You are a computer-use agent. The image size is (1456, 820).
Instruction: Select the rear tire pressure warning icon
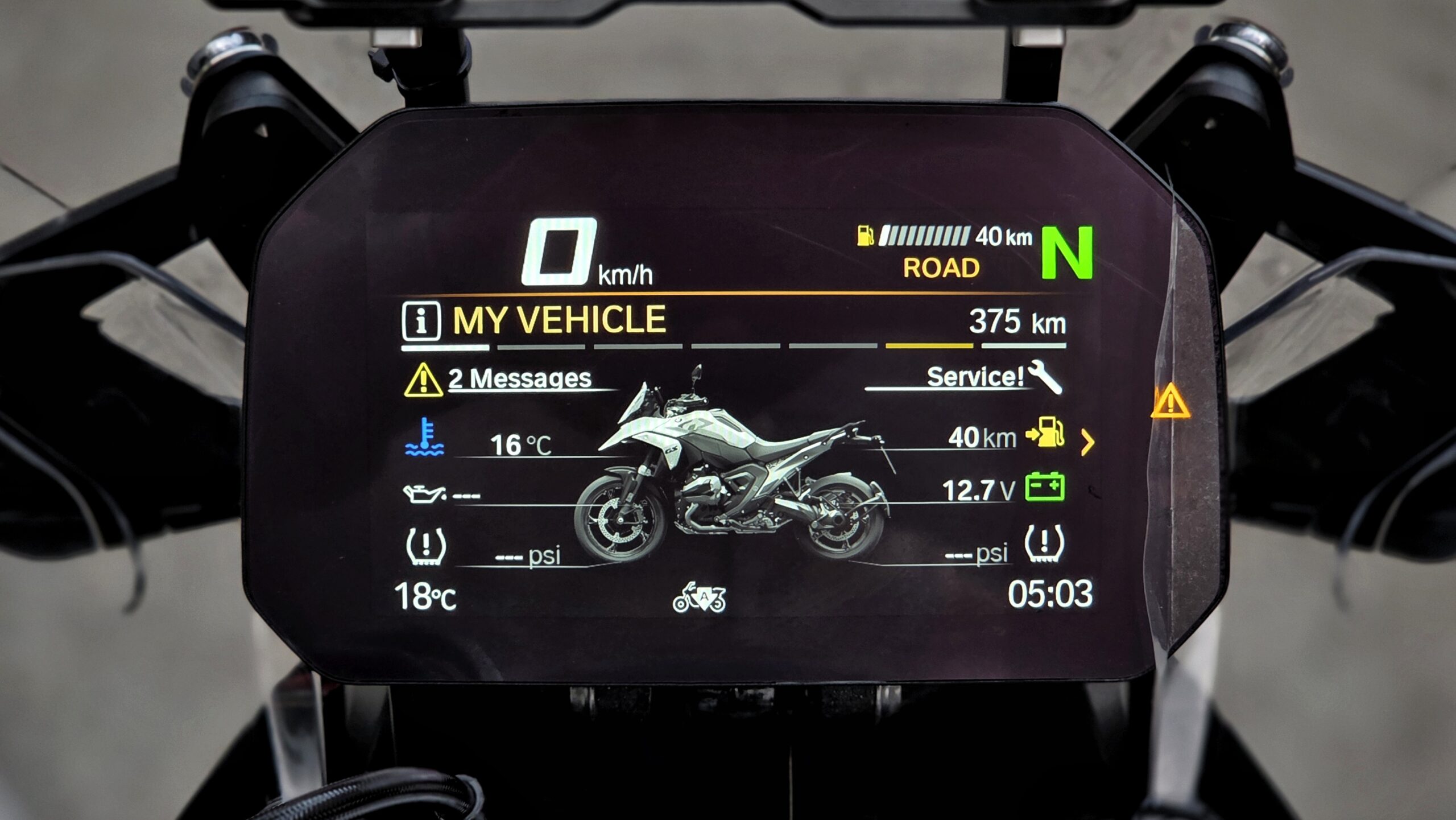[x=1044, y=543]
